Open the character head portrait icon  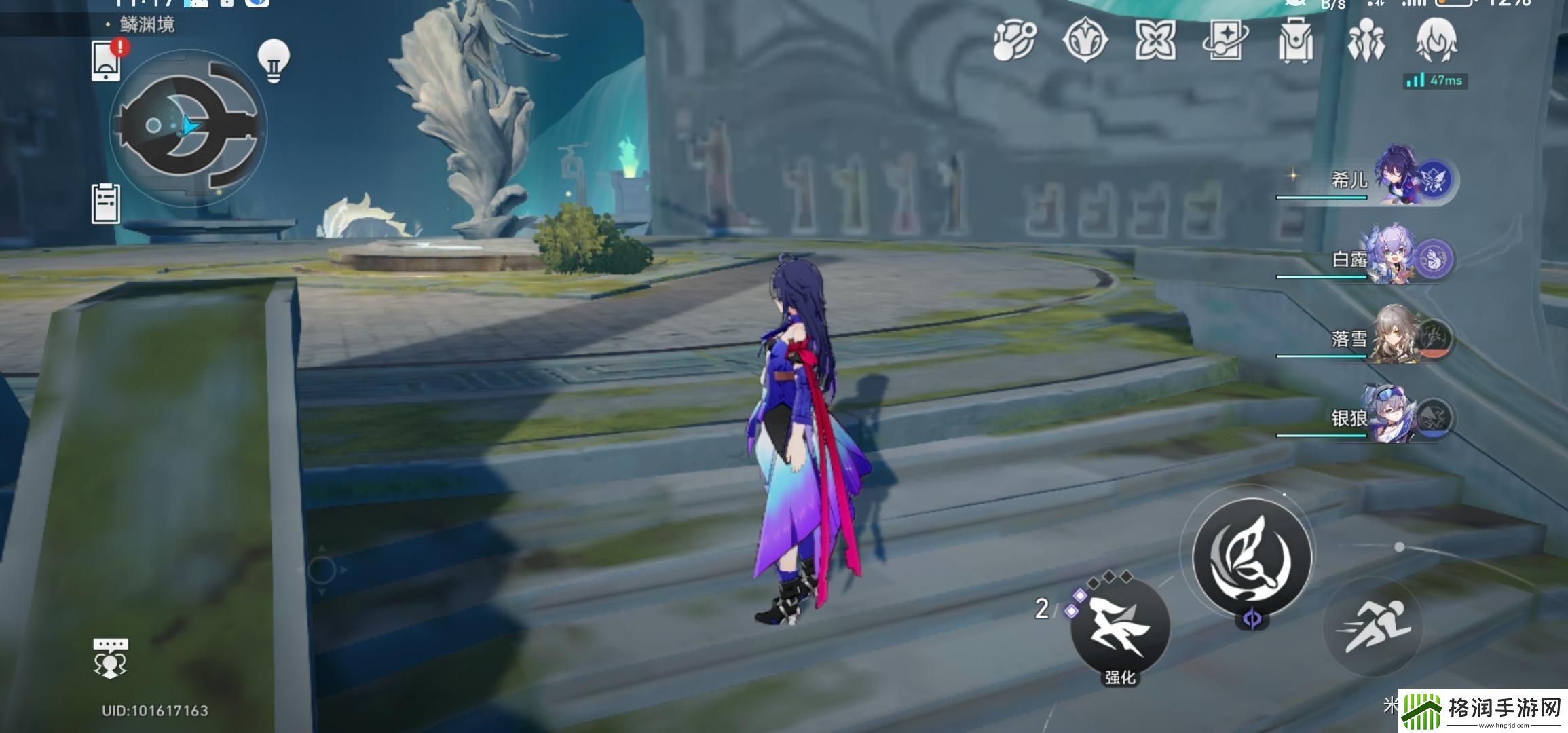(1436, 41)
